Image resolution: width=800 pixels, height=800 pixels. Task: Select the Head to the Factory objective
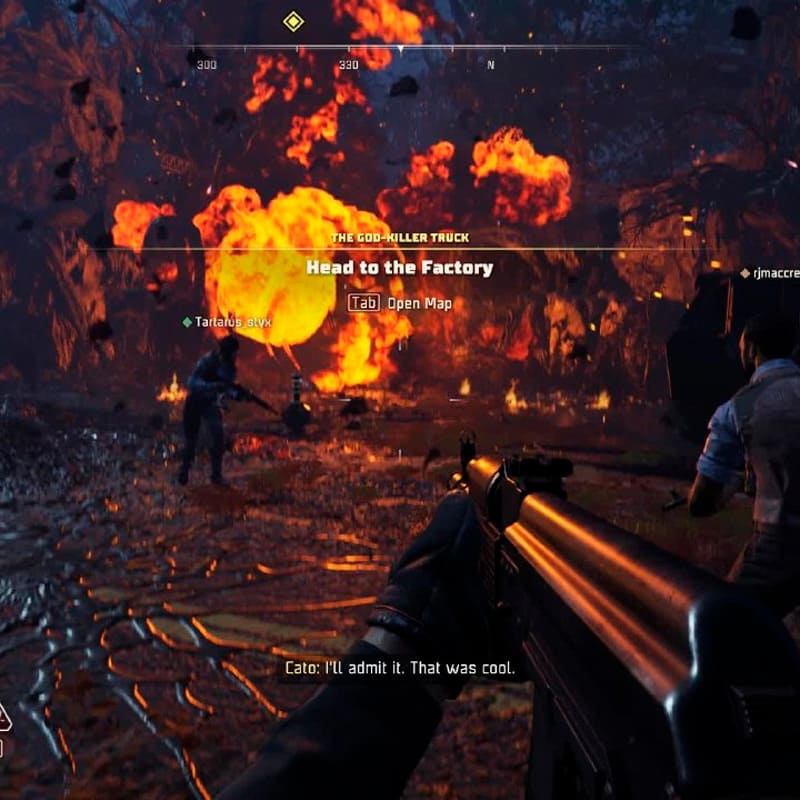[399, 268]
